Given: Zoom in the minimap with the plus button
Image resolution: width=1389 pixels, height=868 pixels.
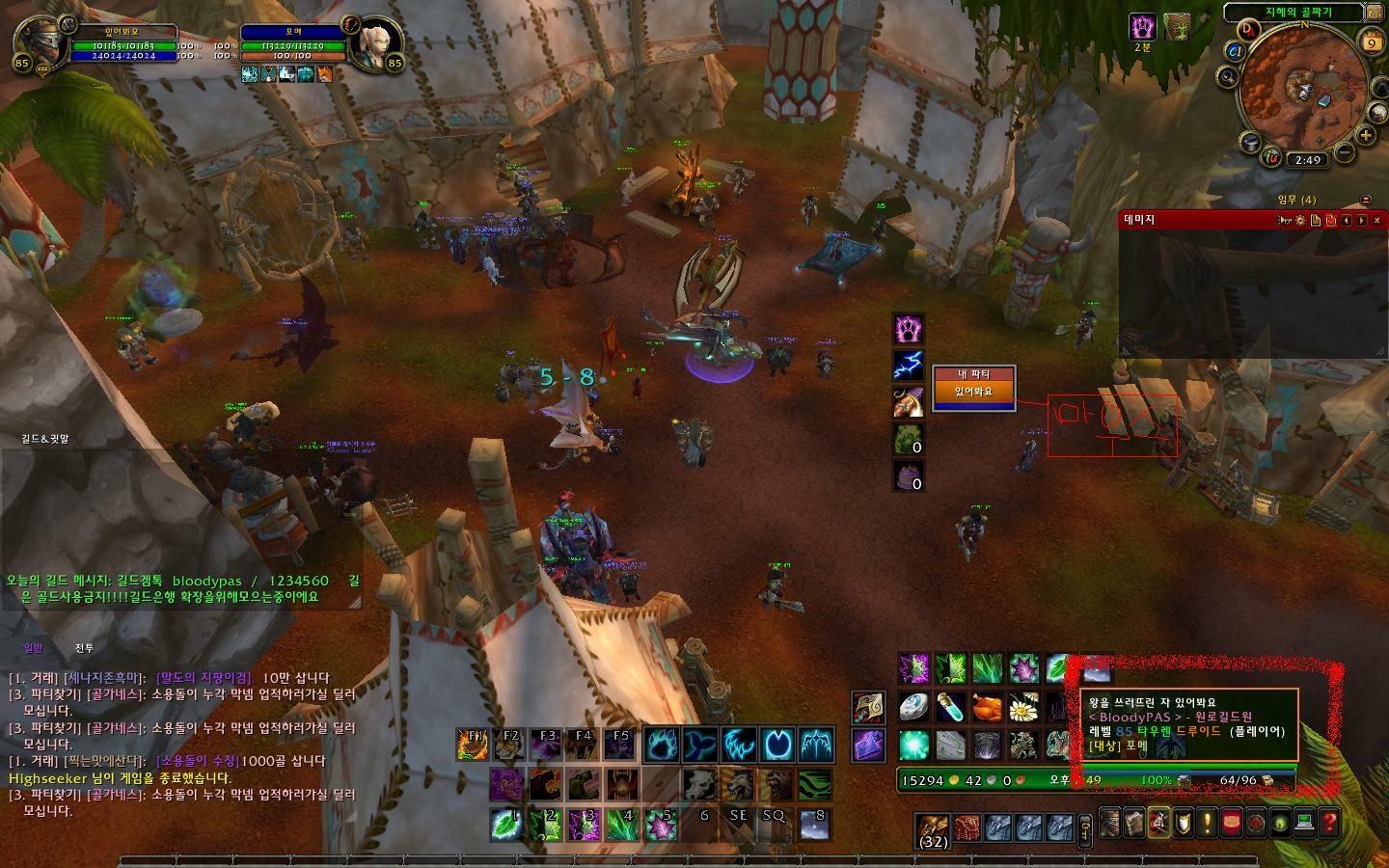Looking at the screenshot, I should 1367,135.
